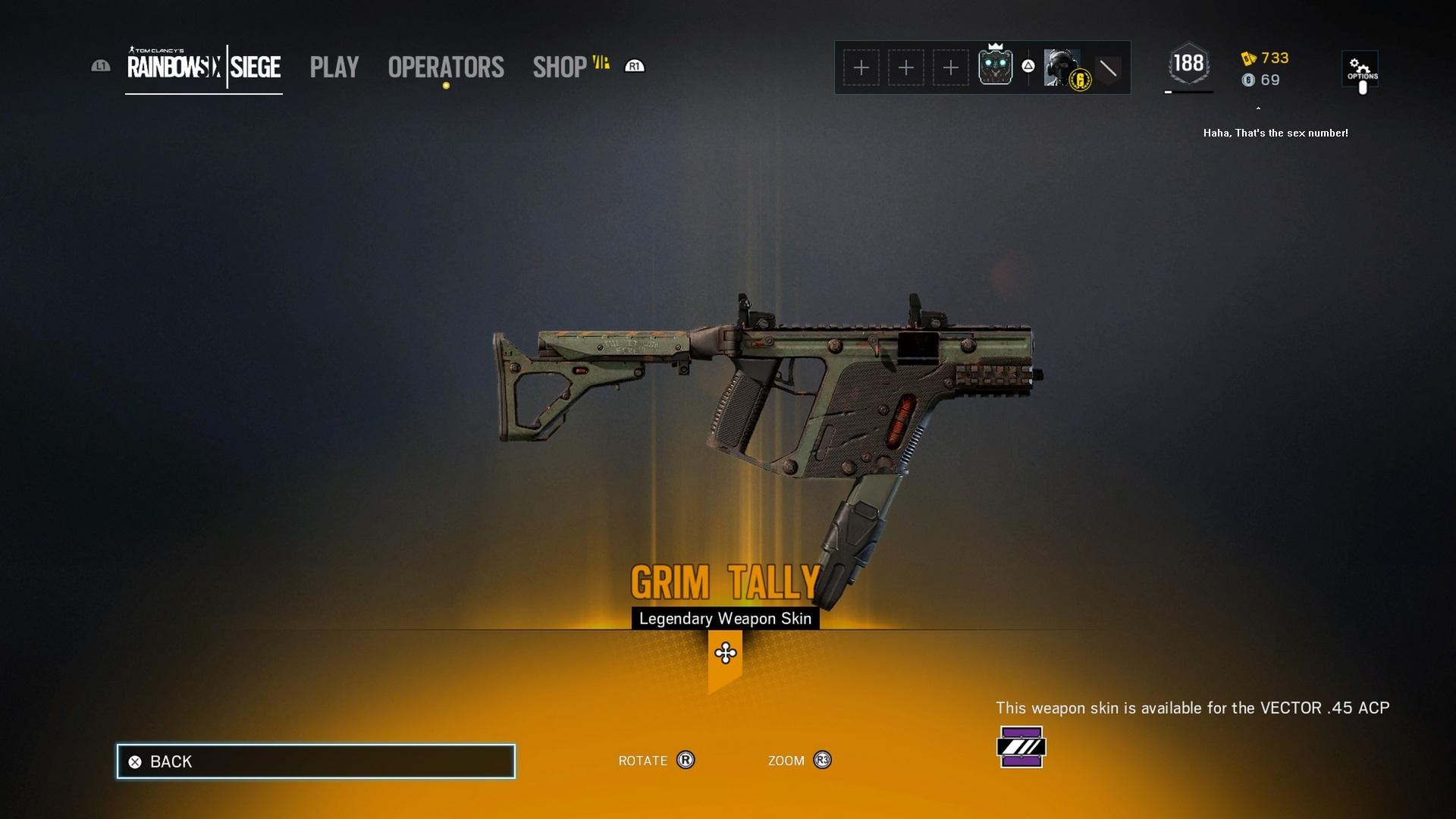Click the orange directional pad indicator below the skin name
1456x819 pixels.
(725, 651)
